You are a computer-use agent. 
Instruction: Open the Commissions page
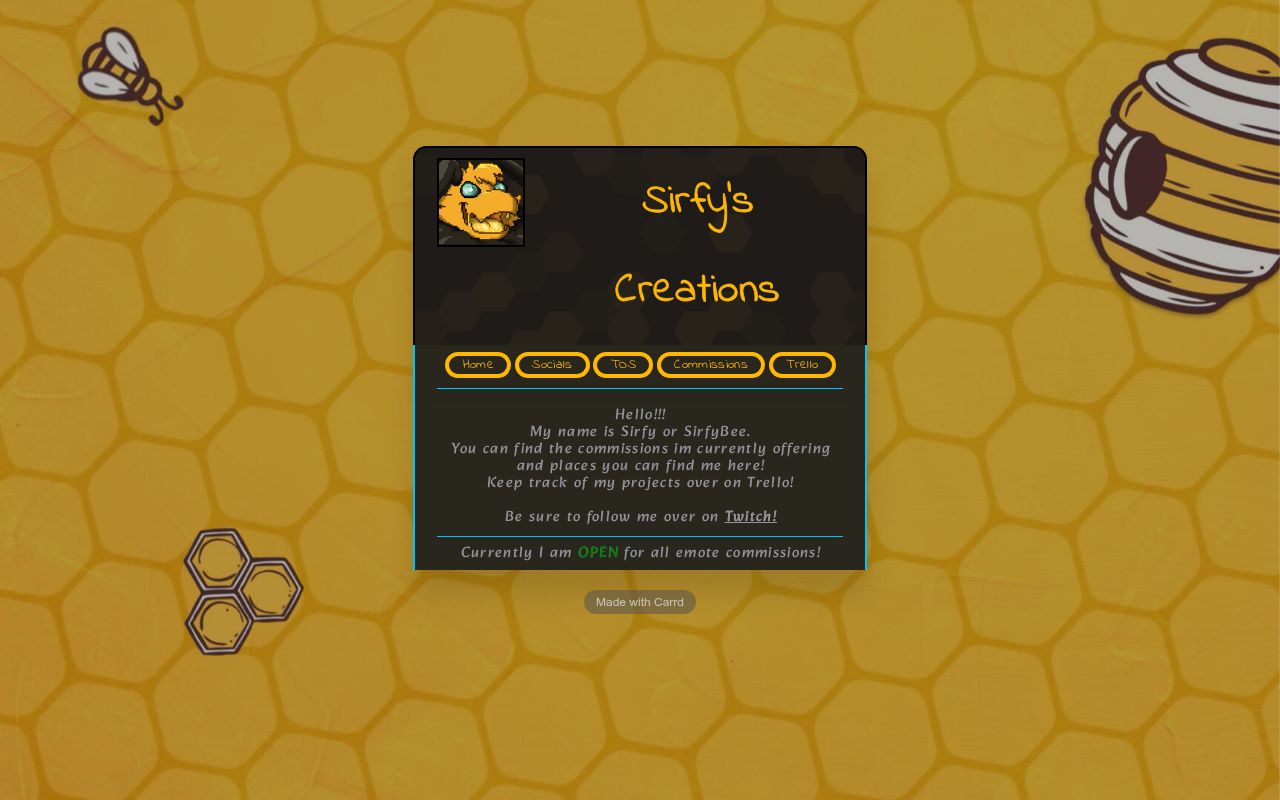(710, 365)
